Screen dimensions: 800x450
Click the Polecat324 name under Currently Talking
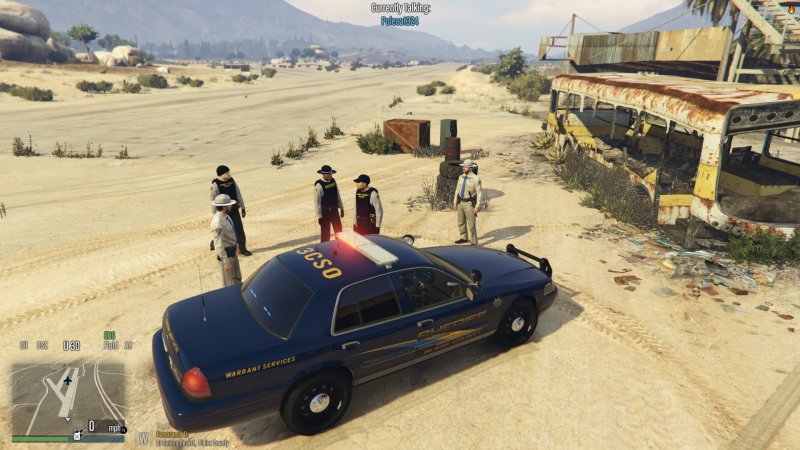tap(400, 20)
